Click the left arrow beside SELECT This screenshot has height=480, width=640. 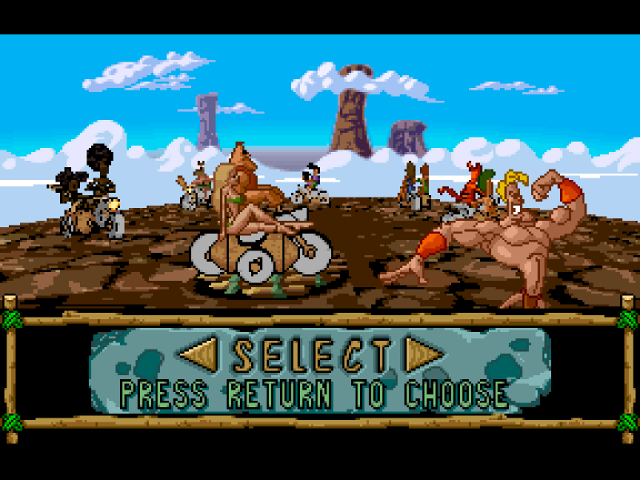pyautogui.click(x=201, y=355)
